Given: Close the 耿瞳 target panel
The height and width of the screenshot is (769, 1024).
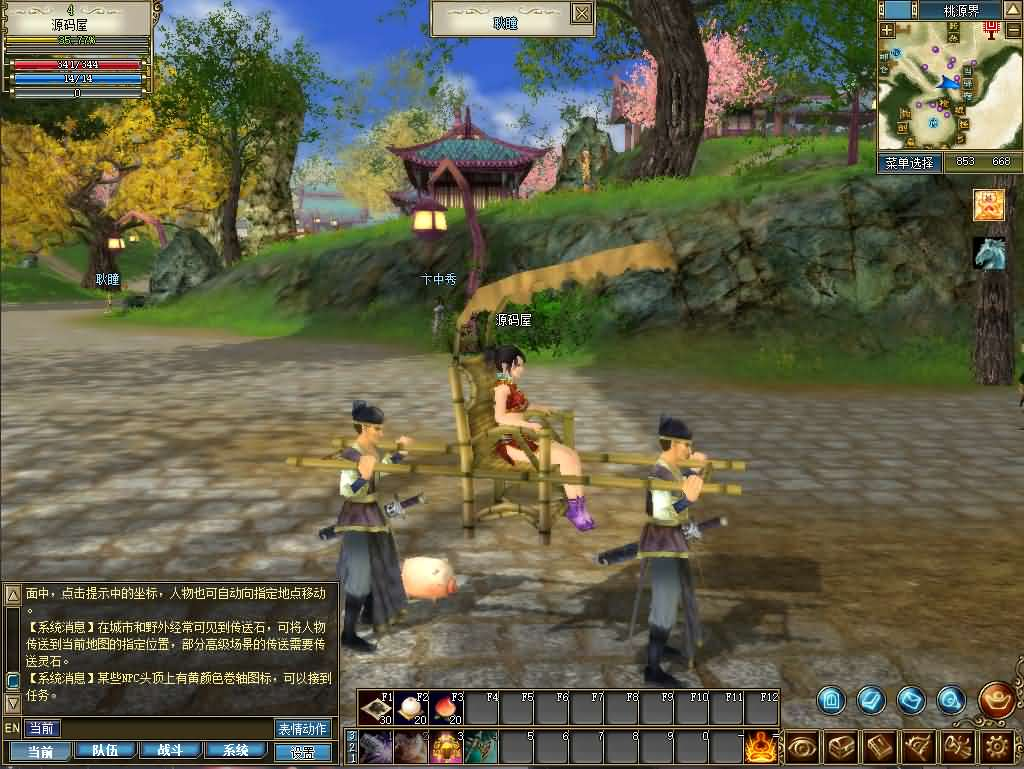Looking at the screenshot, I should click(x=582, y=13).
